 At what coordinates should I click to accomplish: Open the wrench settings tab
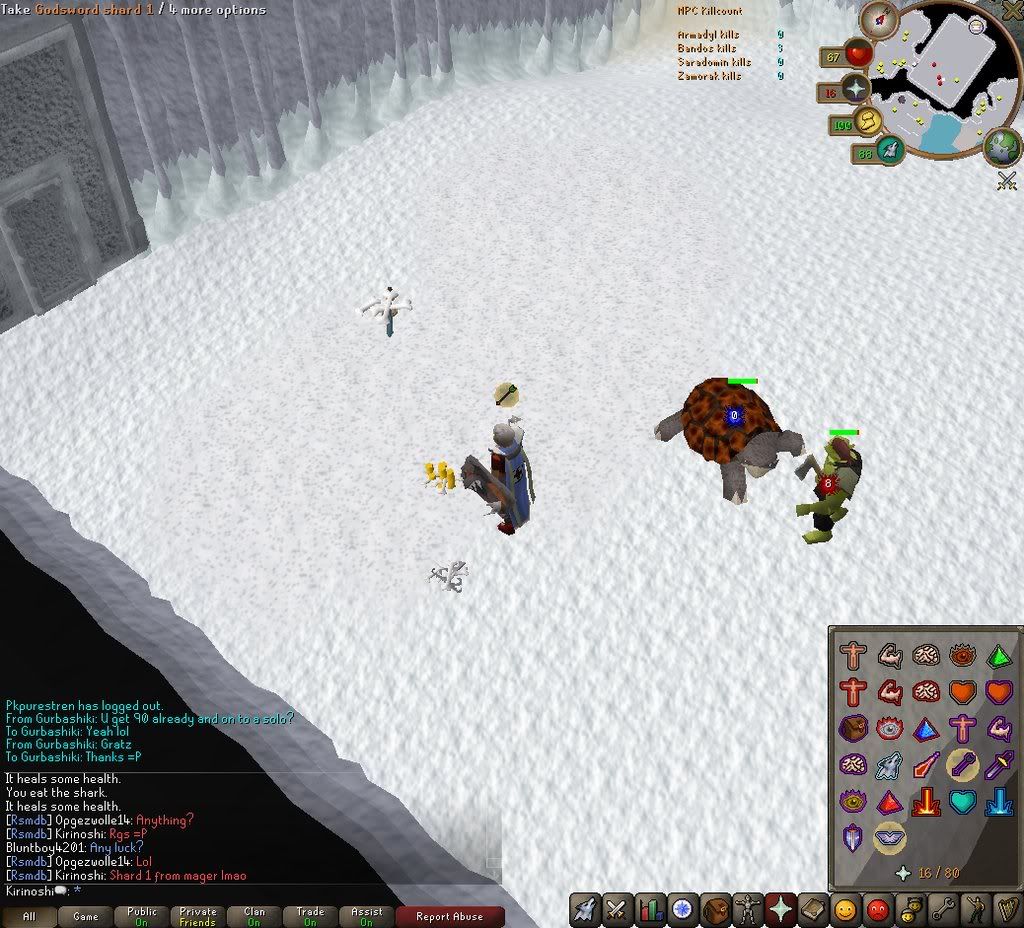click(x=941, y=910)
